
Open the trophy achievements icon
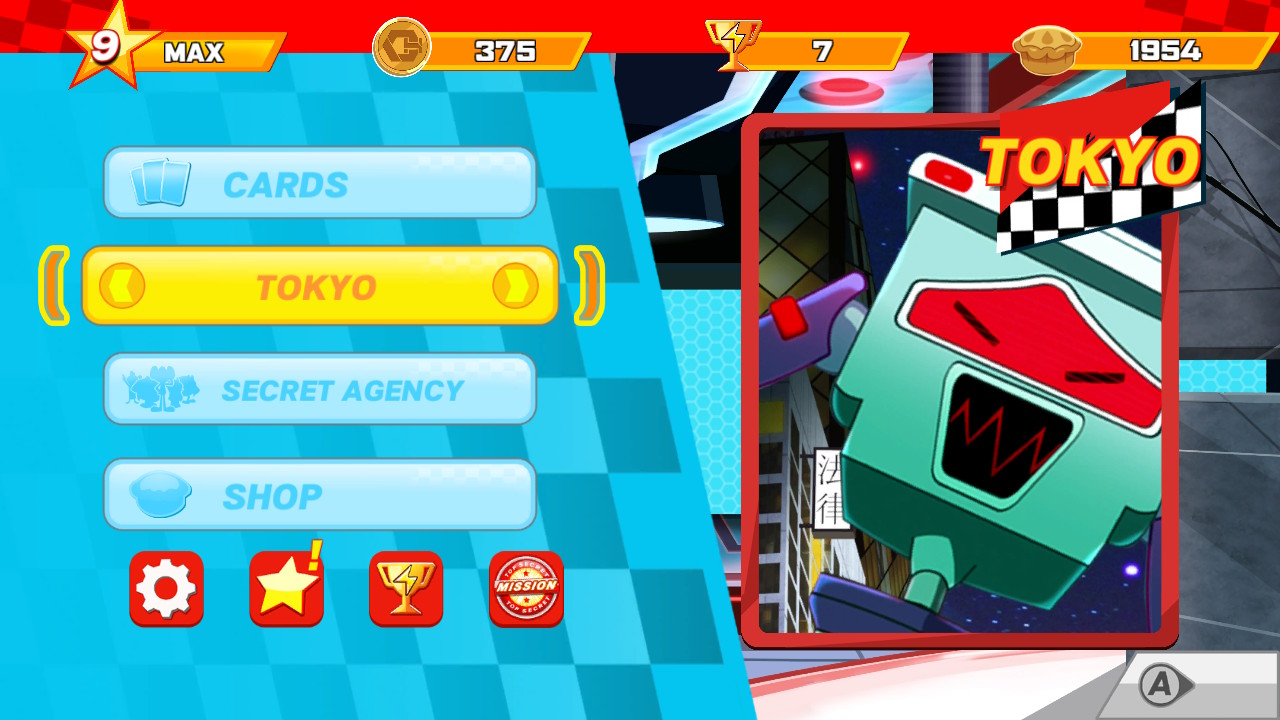click(x=406, y=589)
